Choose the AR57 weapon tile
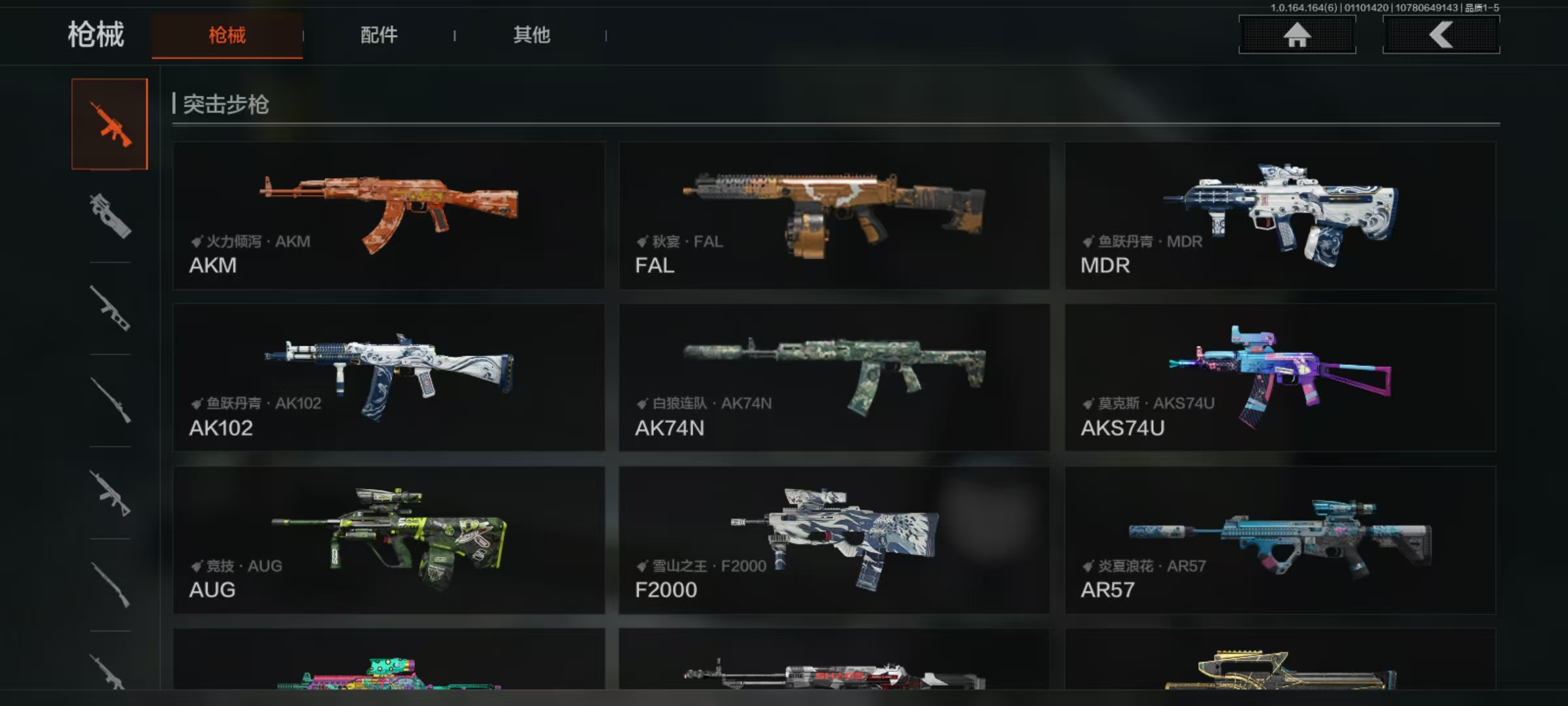The width and height of the screenshot is (1568, 706). tap(1280, 539)
